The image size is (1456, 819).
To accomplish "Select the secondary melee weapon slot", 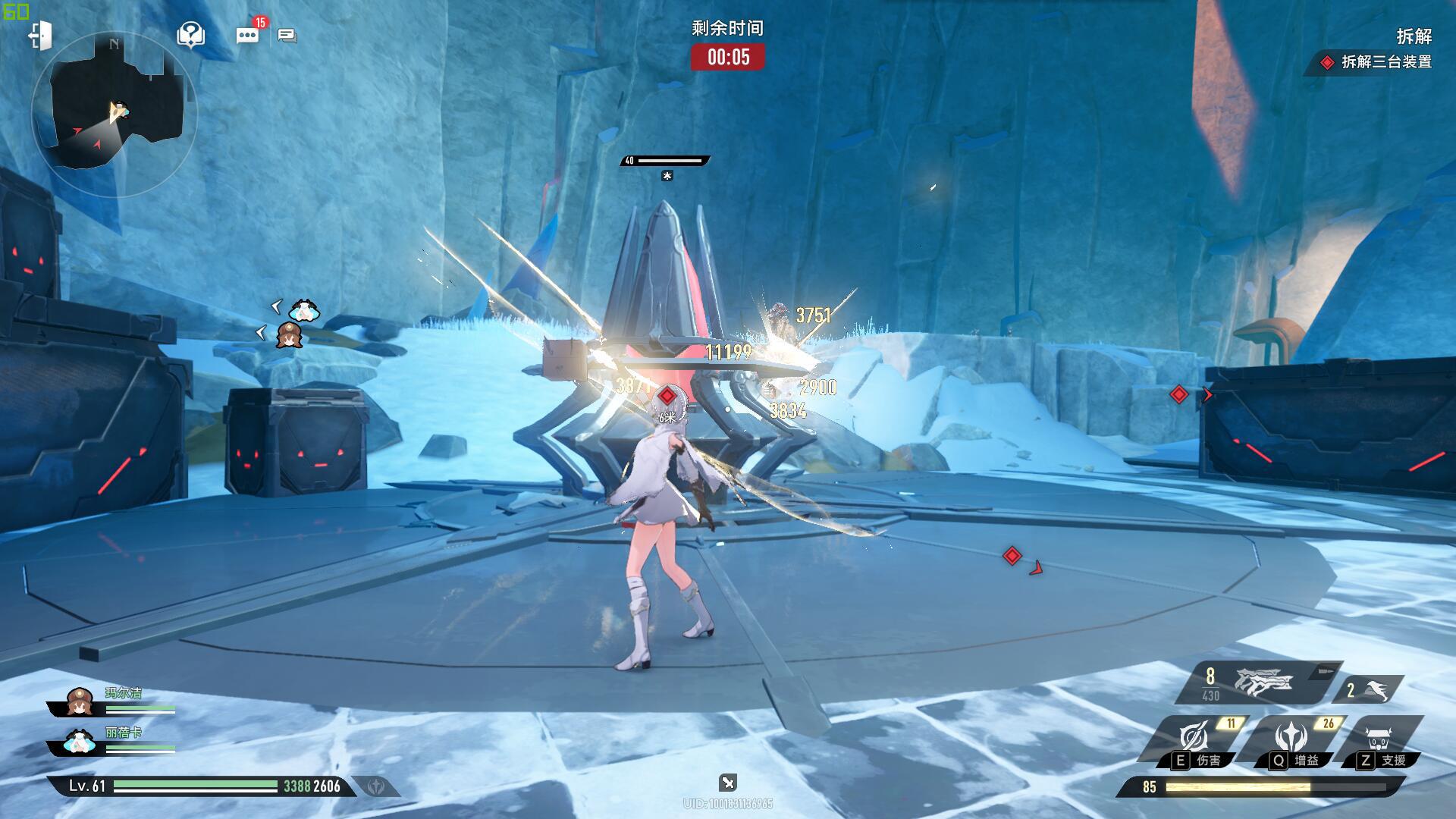I will tap(1369, 689).
